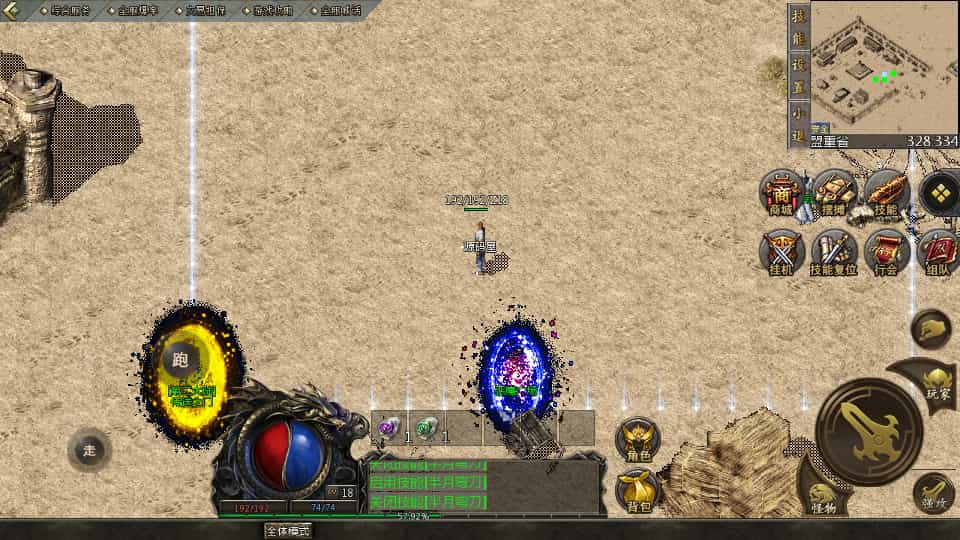Toggle 挂机 auto-battle with crossed swords
The width and height of the screenshot is (960, 540).
tap(781, 253)
